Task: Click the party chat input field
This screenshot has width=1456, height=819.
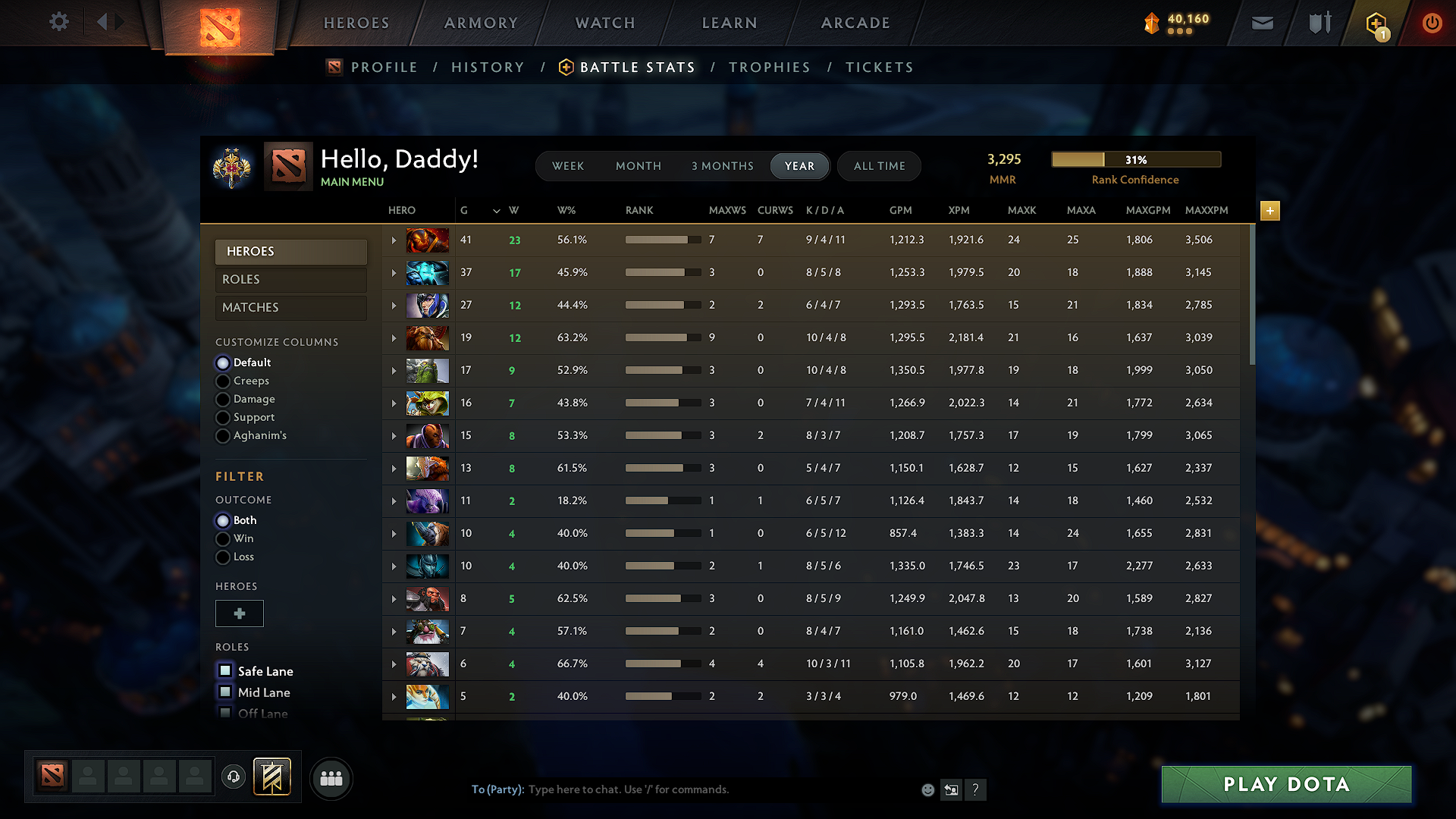Action: point(682,789)
